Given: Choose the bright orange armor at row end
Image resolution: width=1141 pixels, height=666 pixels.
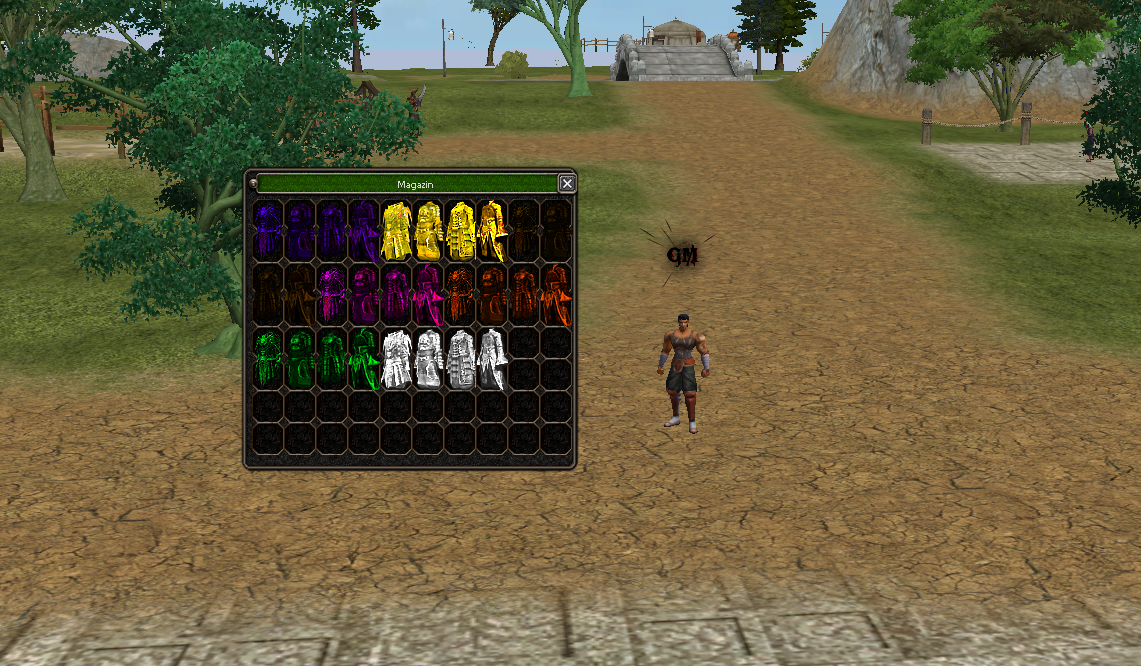Looking at the screenshot, I should (556, 295).
